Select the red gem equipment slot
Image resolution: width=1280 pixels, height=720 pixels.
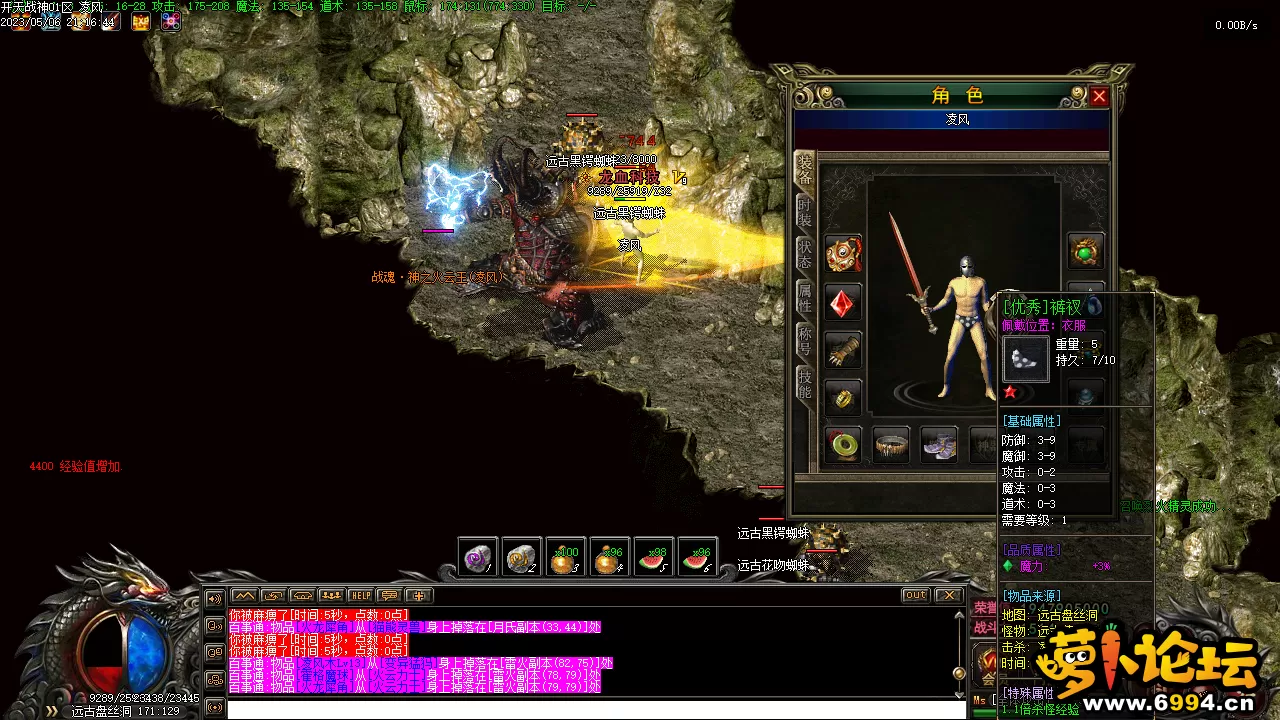pyautogui.click(x=844, y=302)
